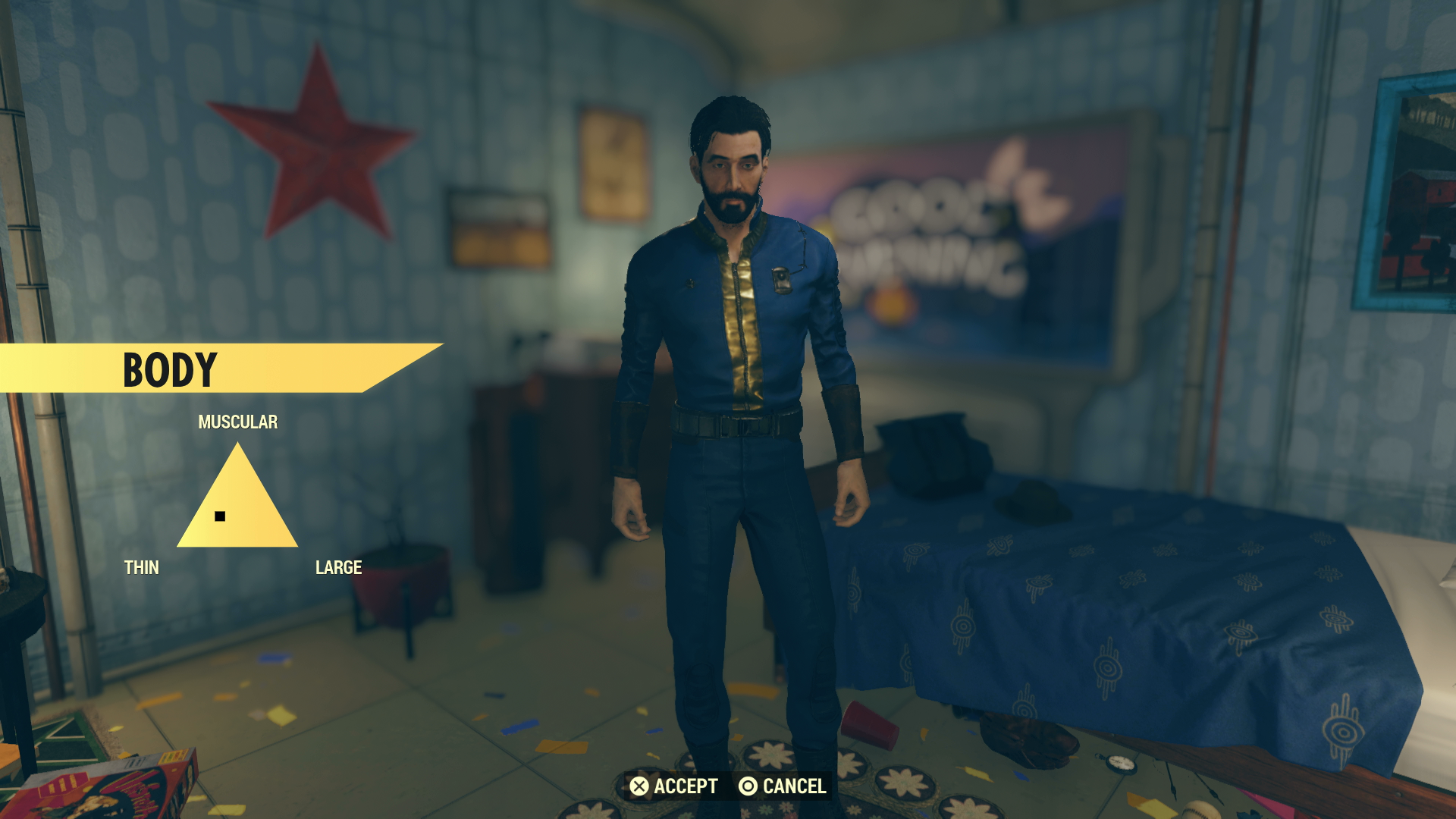Click the black marker inside the body triangle
1456x819 pixels.
(220, 517)
